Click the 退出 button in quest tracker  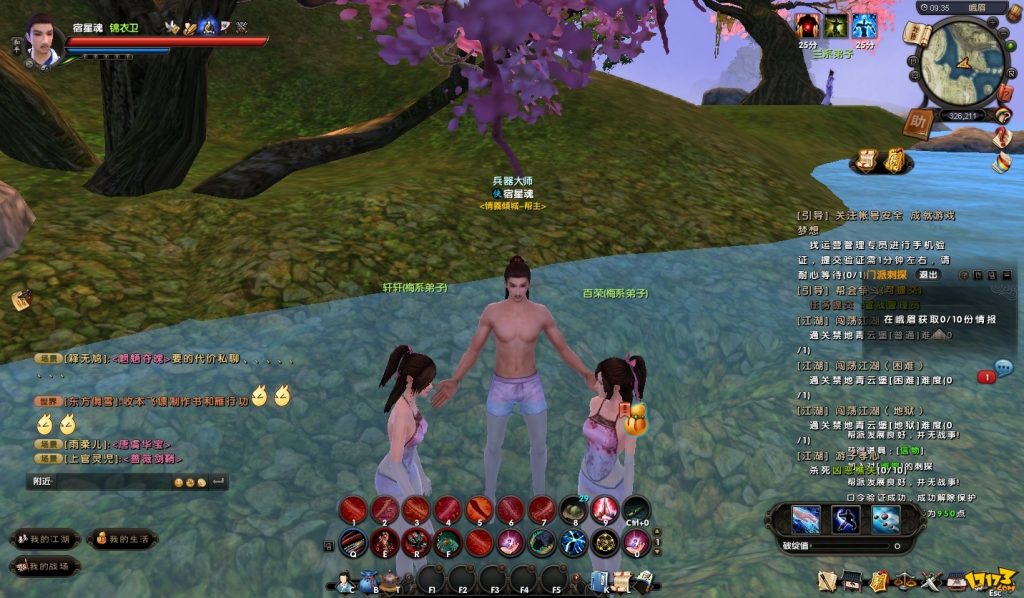point(928,275)
